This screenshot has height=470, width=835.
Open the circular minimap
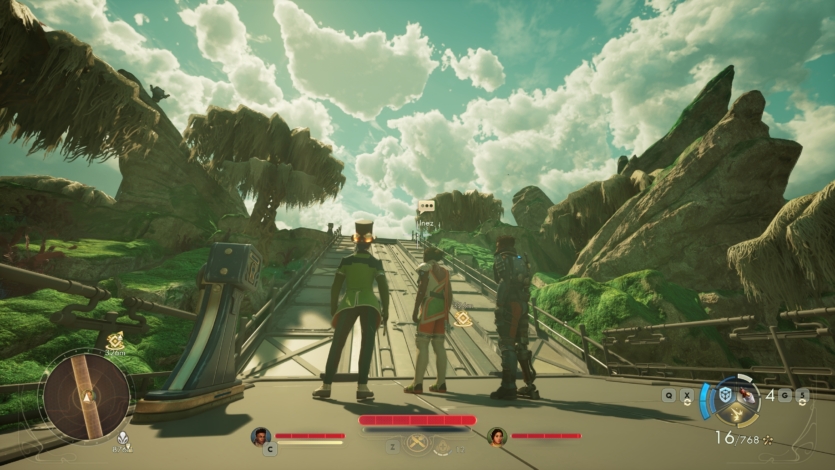coord(85,396)
